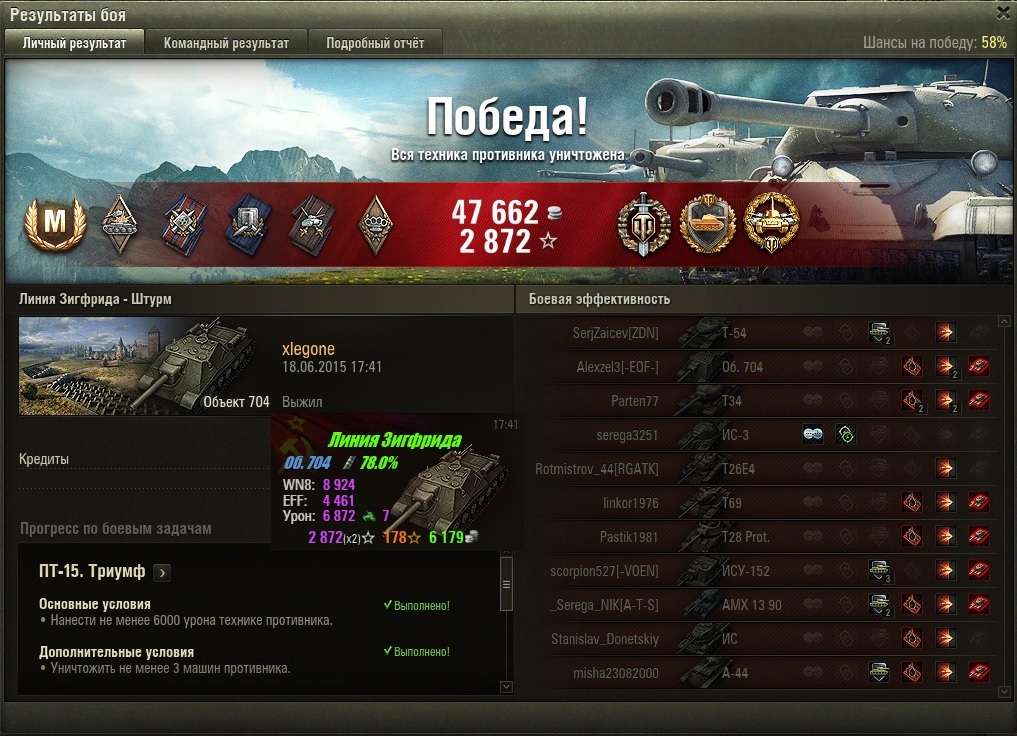Click the misha23082000 A-44 row
Viewport: 1017px width, 736px height.
pyautogui.click(x=616, y=673)
